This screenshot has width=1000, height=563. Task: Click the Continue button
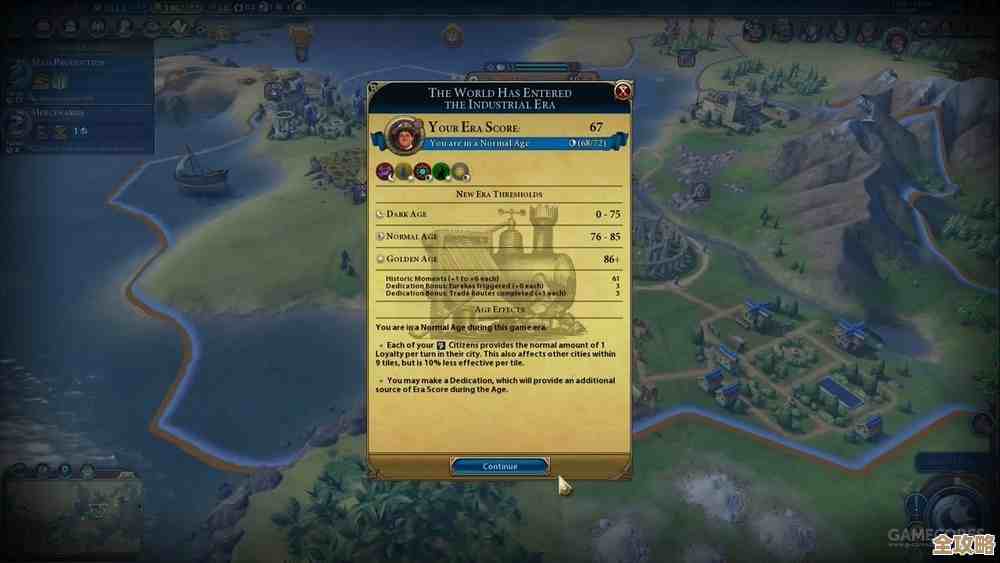click(x=500, y=466)
